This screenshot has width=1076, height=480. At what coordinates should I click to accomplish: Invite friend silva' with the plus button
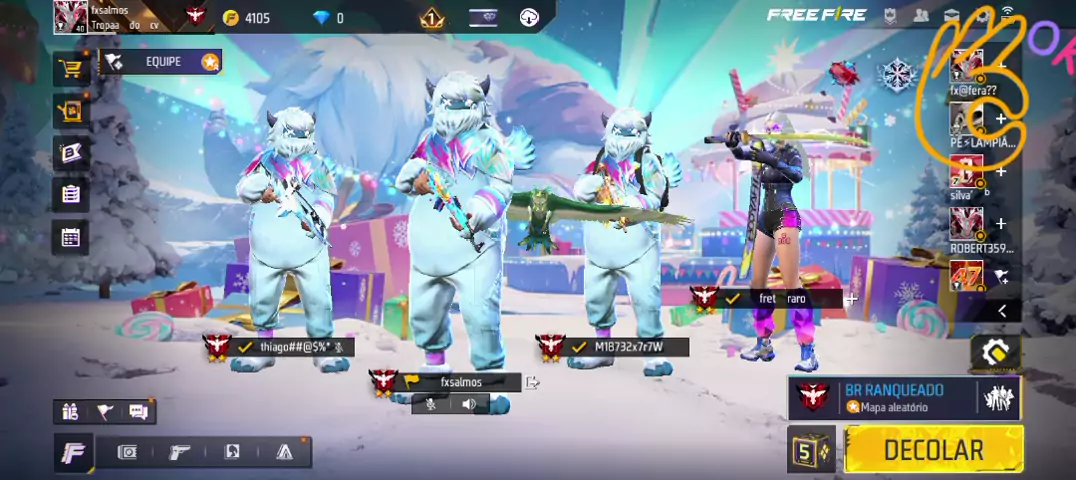click(1000, 171)
